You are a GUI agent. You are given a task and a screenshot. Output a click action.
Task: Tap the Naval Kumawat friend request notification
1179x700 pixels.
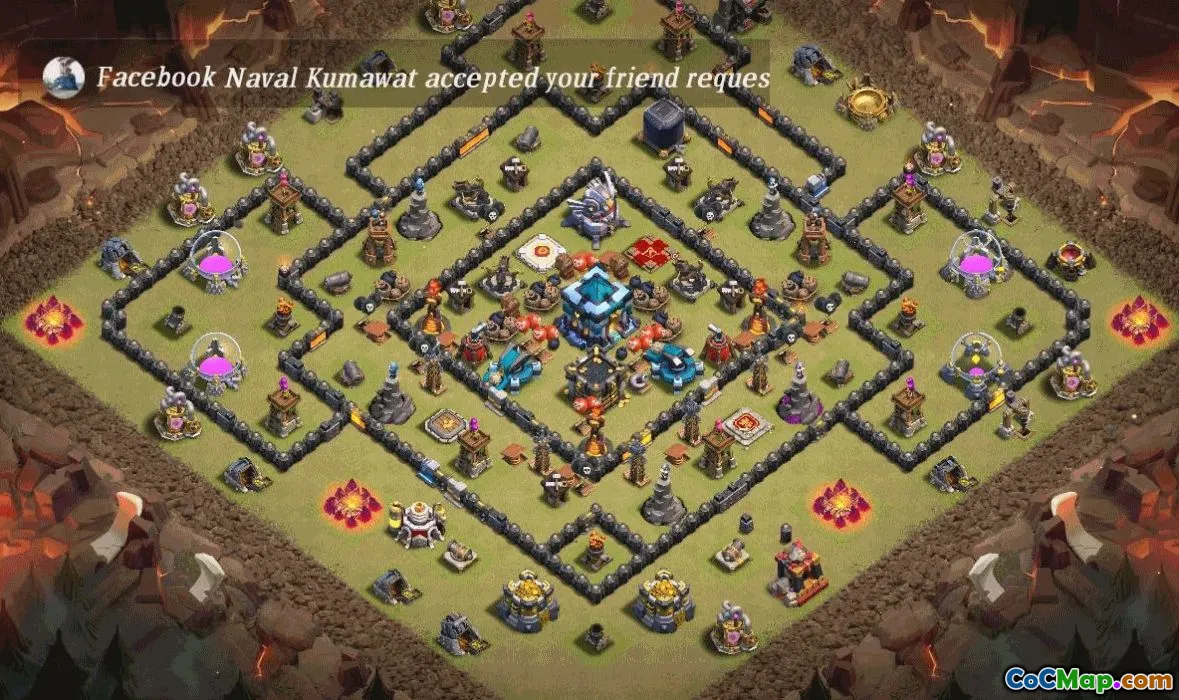coord(432,78)
